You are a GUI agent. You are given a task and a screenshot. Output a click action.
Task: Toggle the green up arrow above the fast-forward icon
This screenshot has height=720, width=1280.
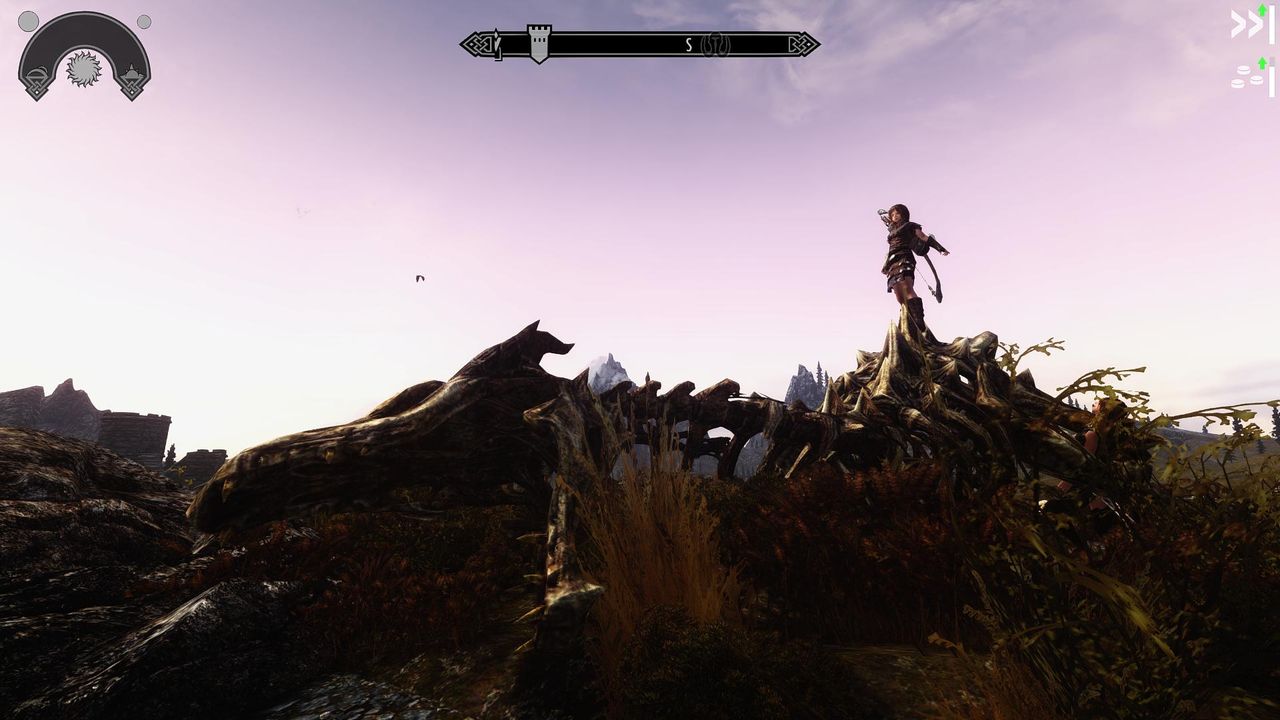pyautogui.click(x=1262, y=10)
